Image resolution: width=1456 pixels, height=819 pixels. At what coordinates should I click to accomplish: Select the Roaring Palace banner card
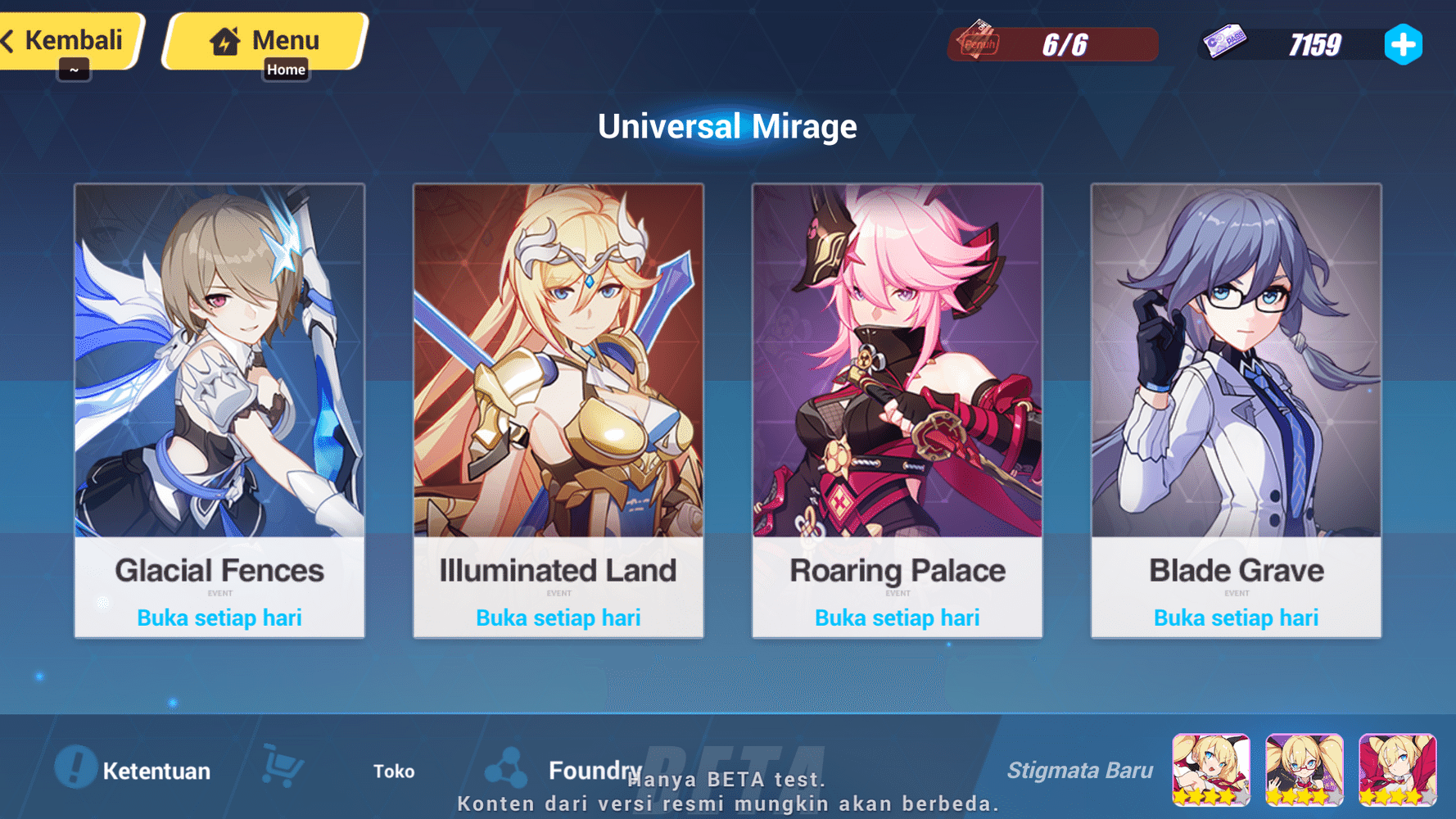(x=897, y=369)
